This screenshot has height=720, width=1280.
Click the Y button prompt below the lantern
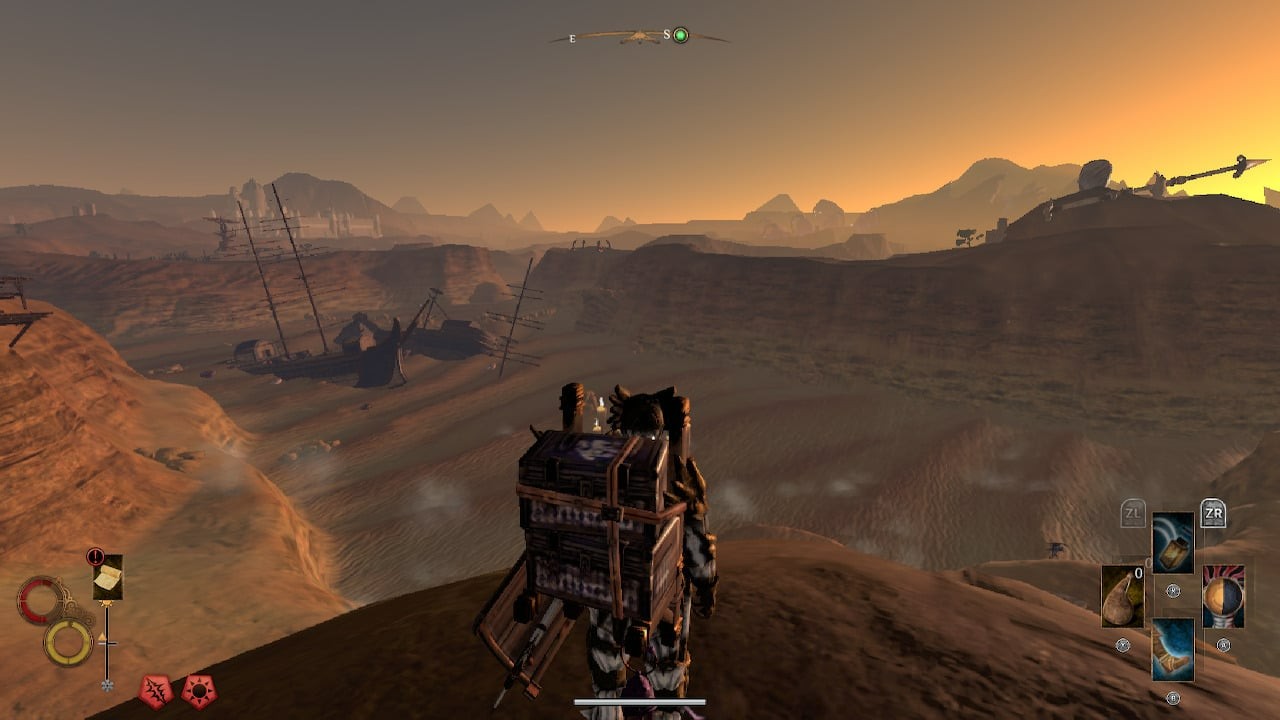(x=1173, y=589)
